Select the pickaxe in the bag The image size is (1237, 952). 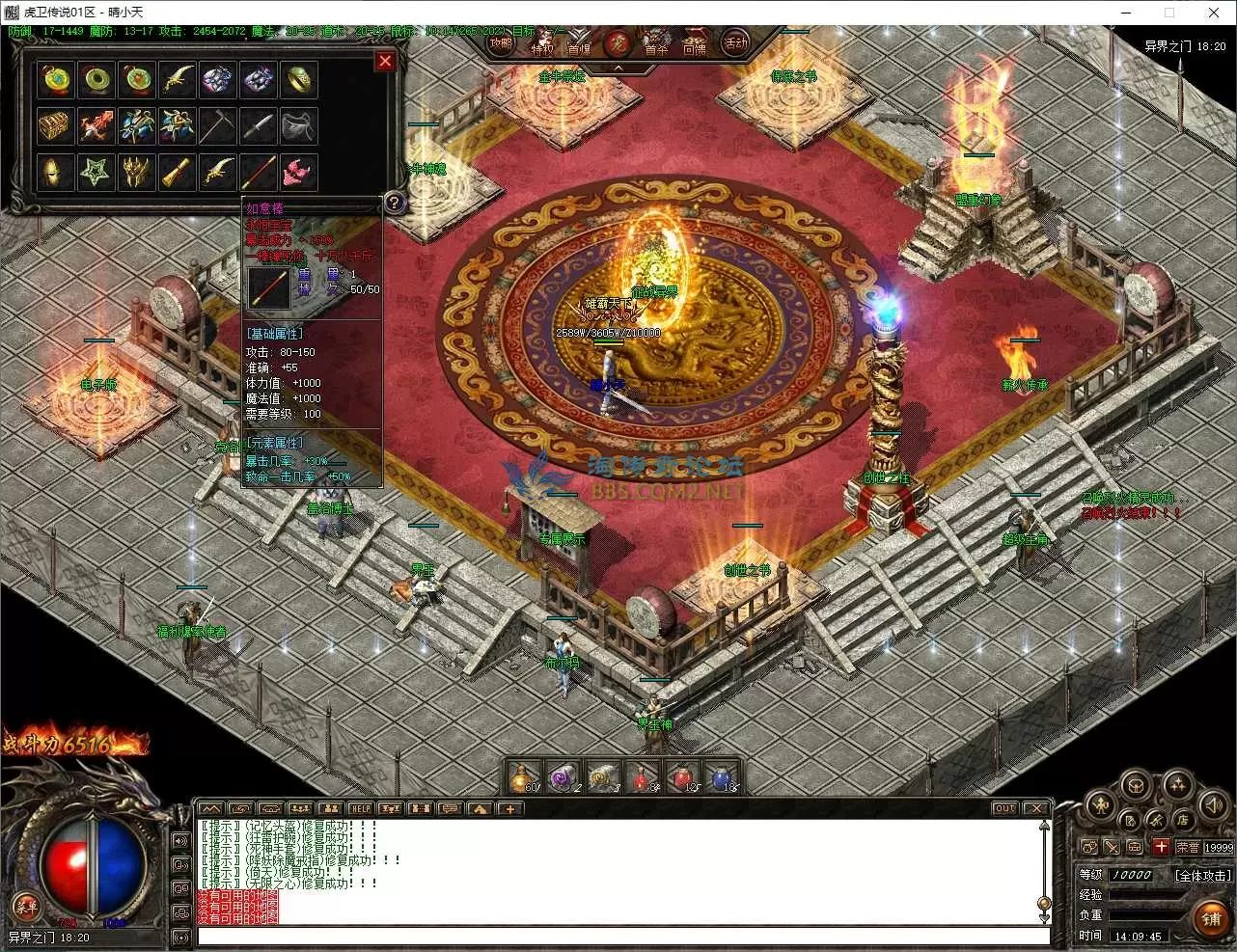pyautogui.click(x=218, y=125)
